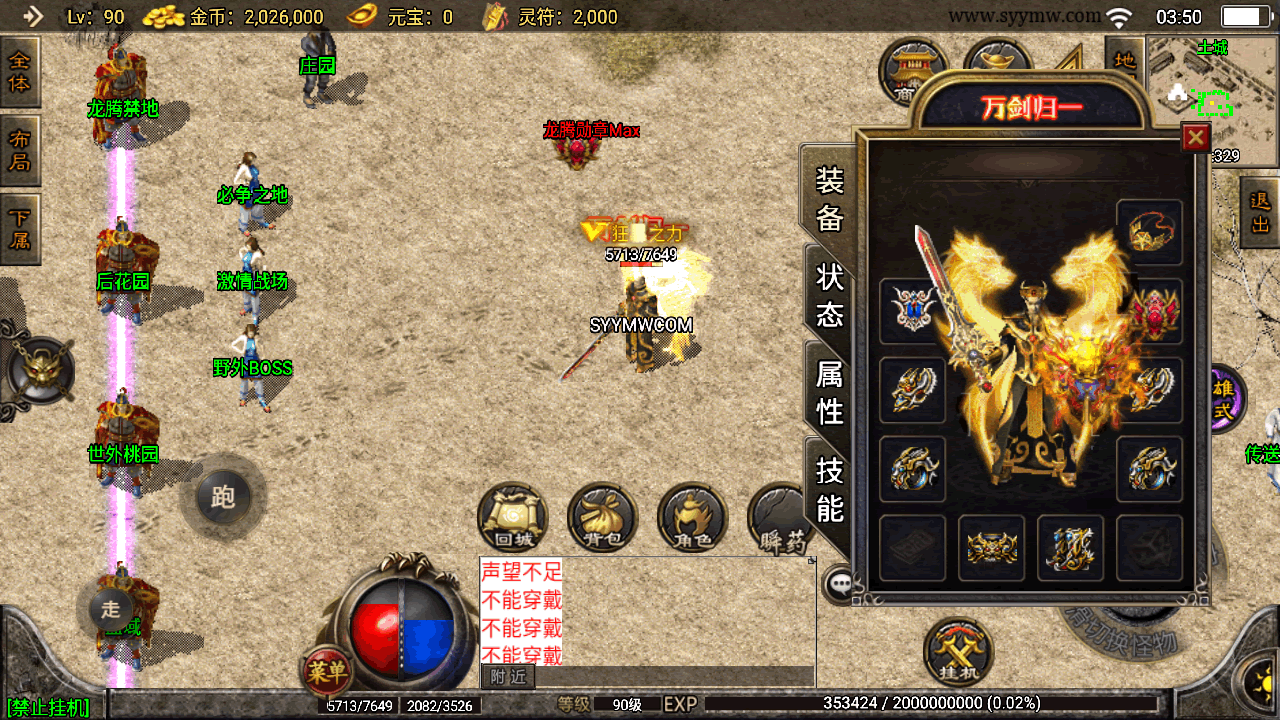Open the chat speech bubble button
The height and width of the screenshot is (720, 1280).
click(839, 585)
